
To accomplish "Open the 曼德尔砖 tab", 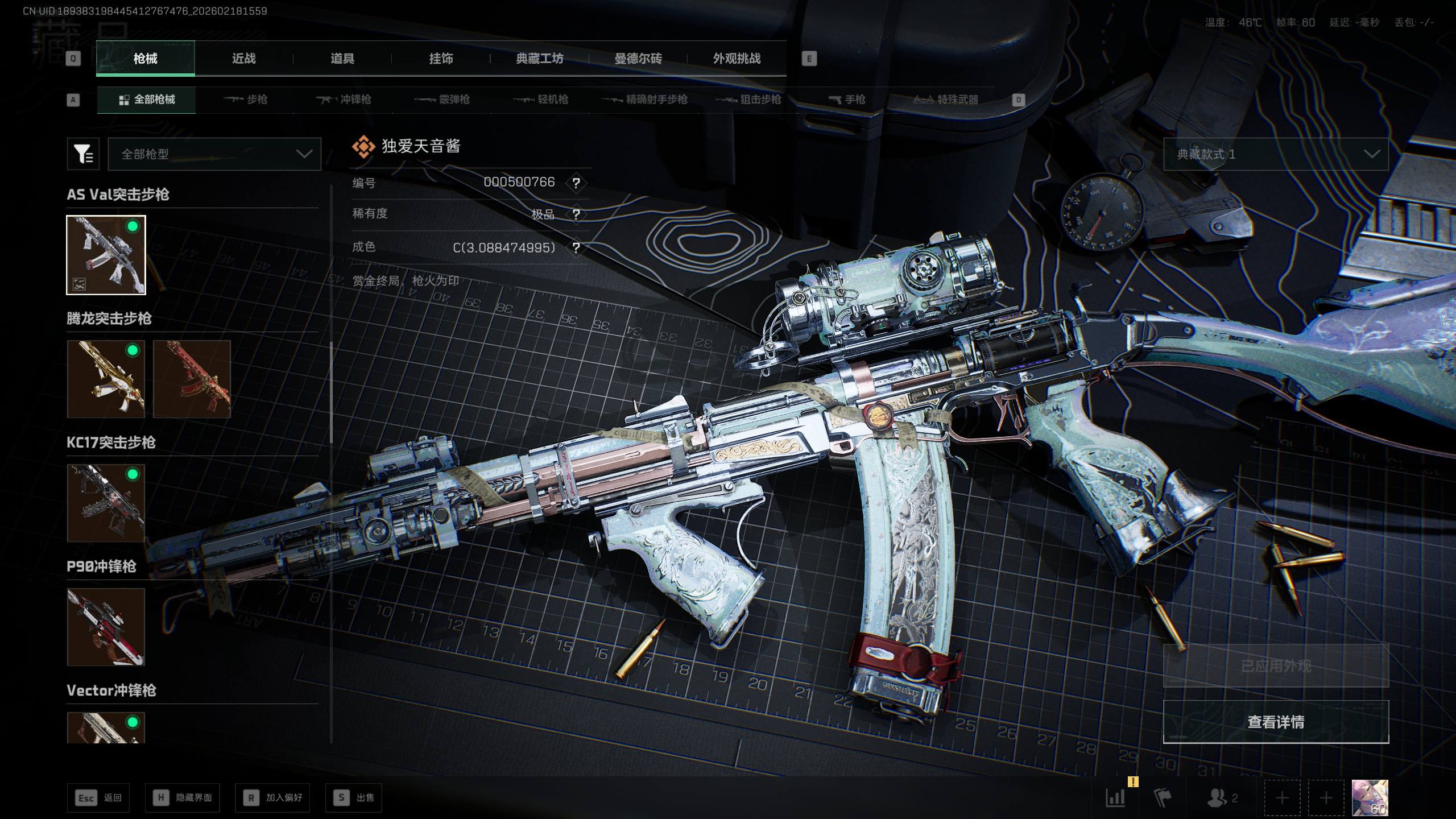I will 638,59.
